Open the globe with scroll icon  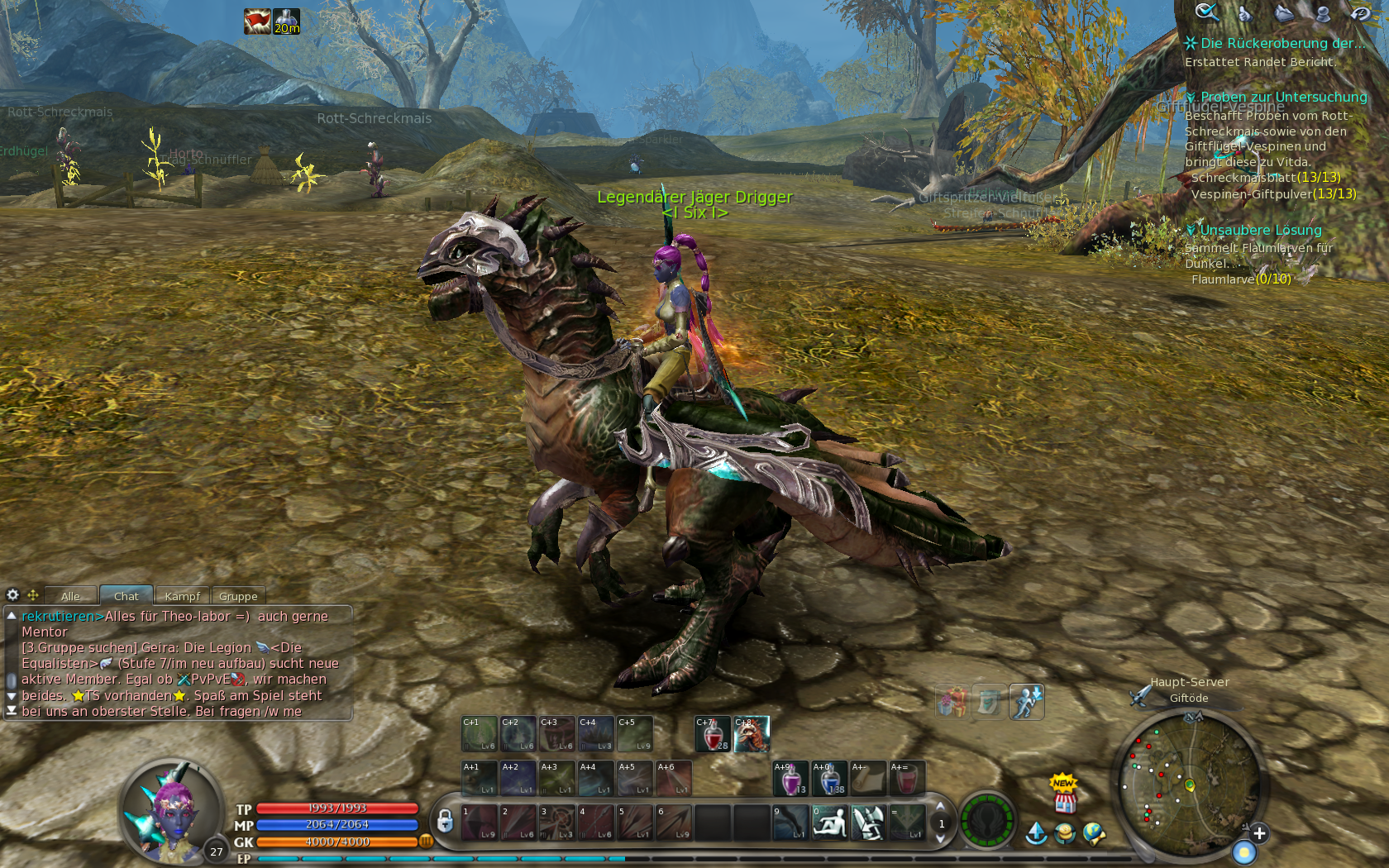[x=1094, y=833]
